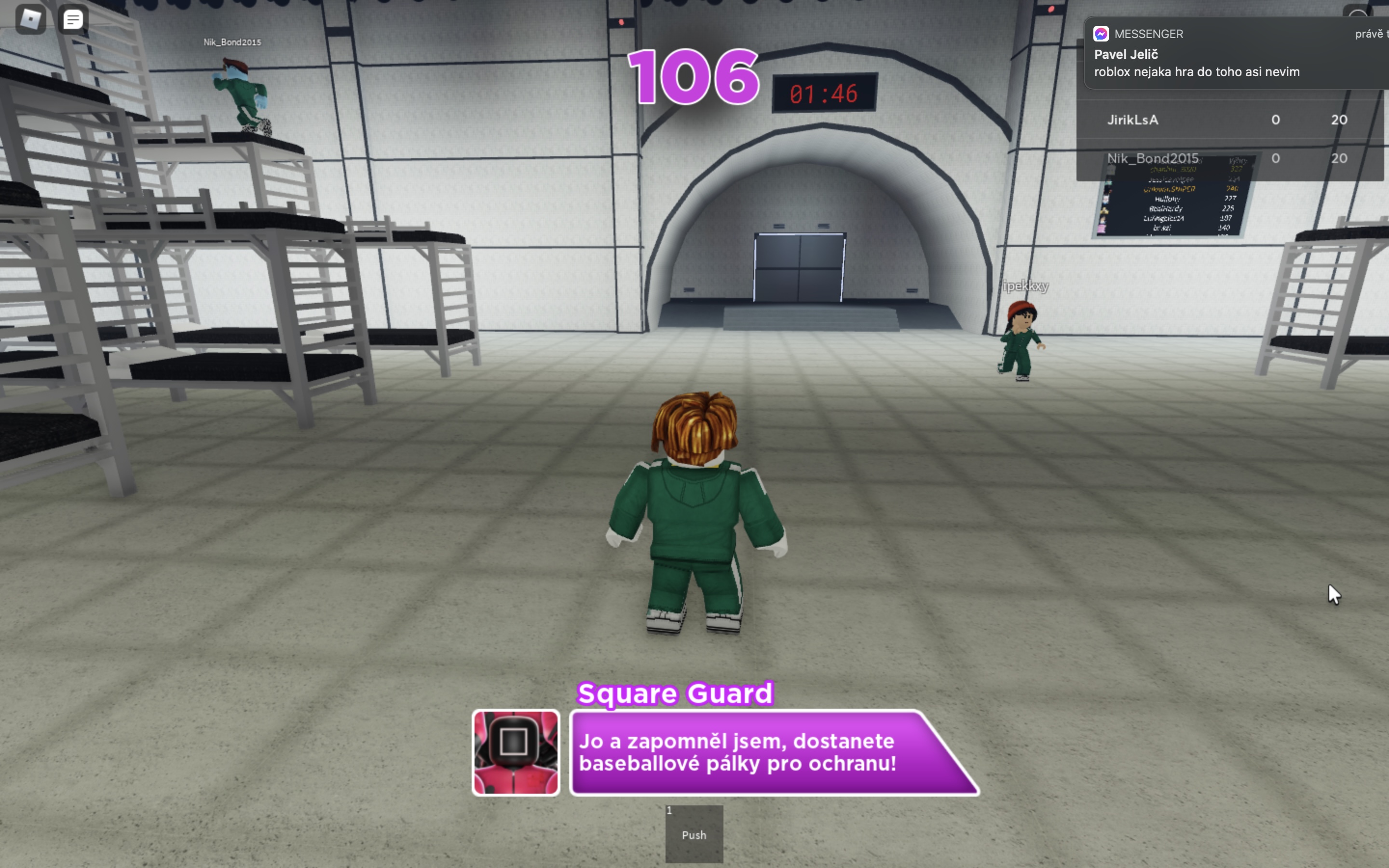1389x868 pixels.
Task: Open the Roblox main menu
Action: pyautogui.click(x=30, y=19)
